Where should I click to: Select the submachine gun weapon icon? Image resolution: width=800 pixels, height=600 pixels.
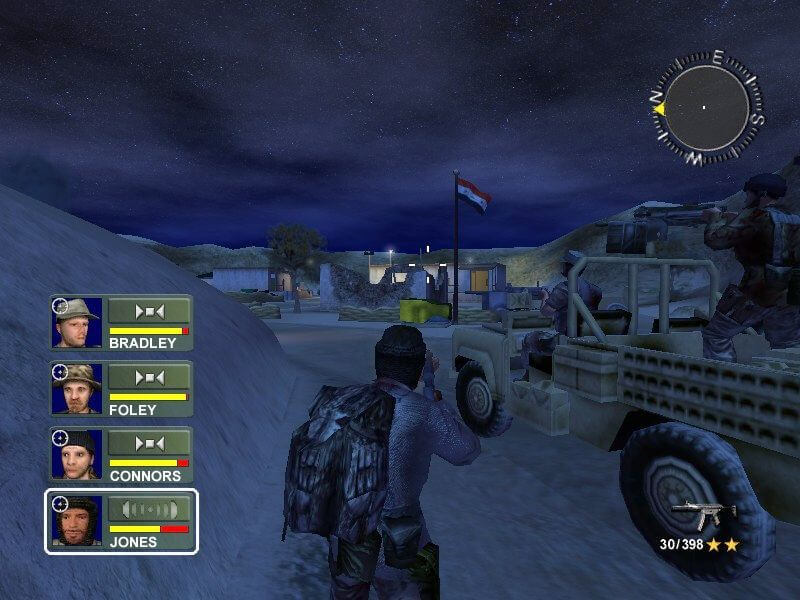703,514
